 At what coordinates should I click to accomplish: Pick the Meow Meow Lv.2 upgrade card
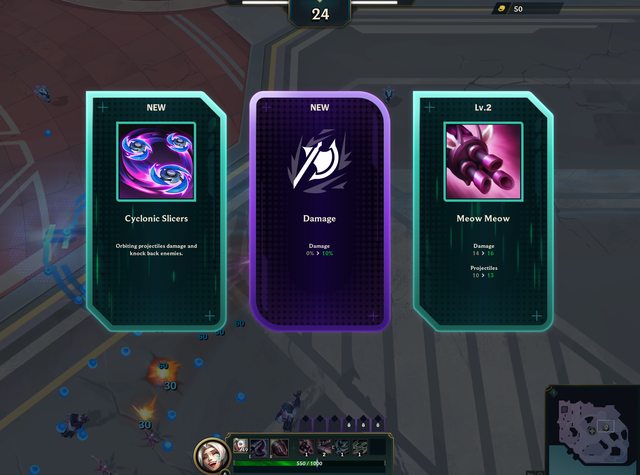pyautogui.click(x=482, y=210)
